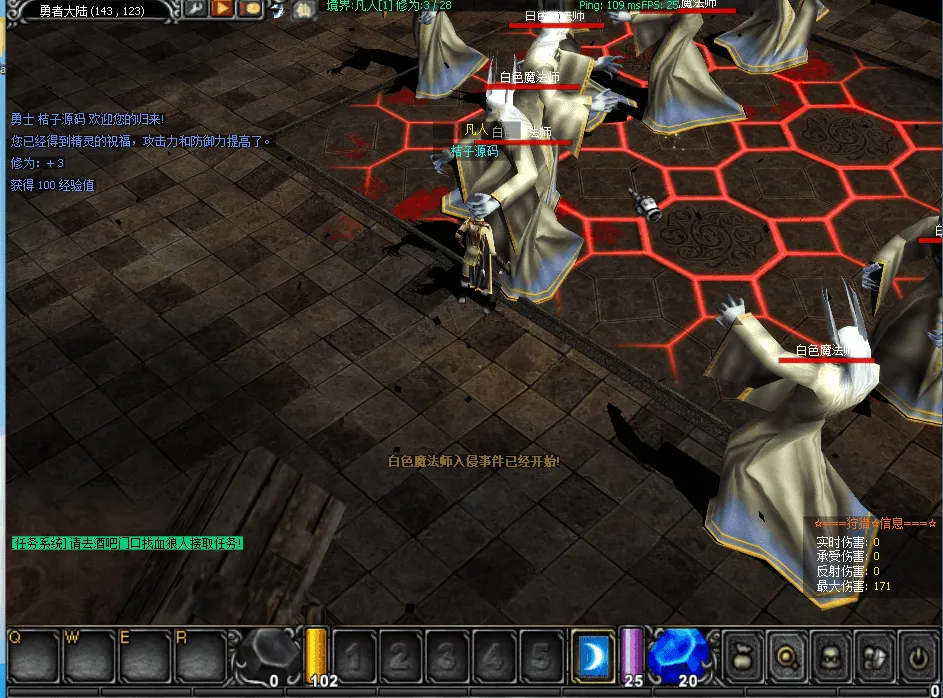This screenshot has height=698, width=943.
Task: Select the empty E skill slot
Action: [x=145, y=656]
